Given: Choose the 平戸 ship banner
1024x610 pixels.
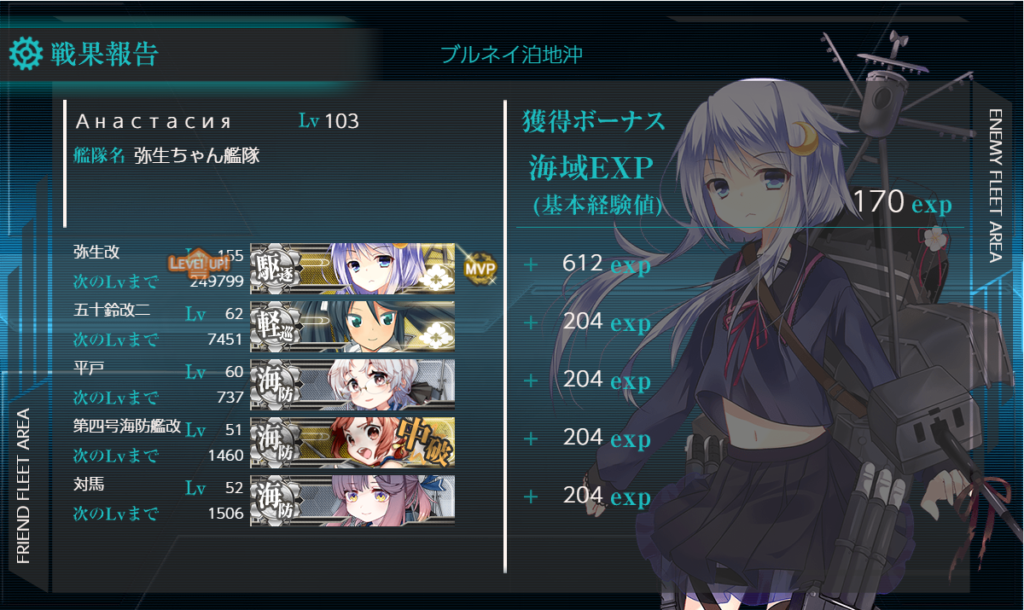Looking at the screenshot, I should point(352,382).
